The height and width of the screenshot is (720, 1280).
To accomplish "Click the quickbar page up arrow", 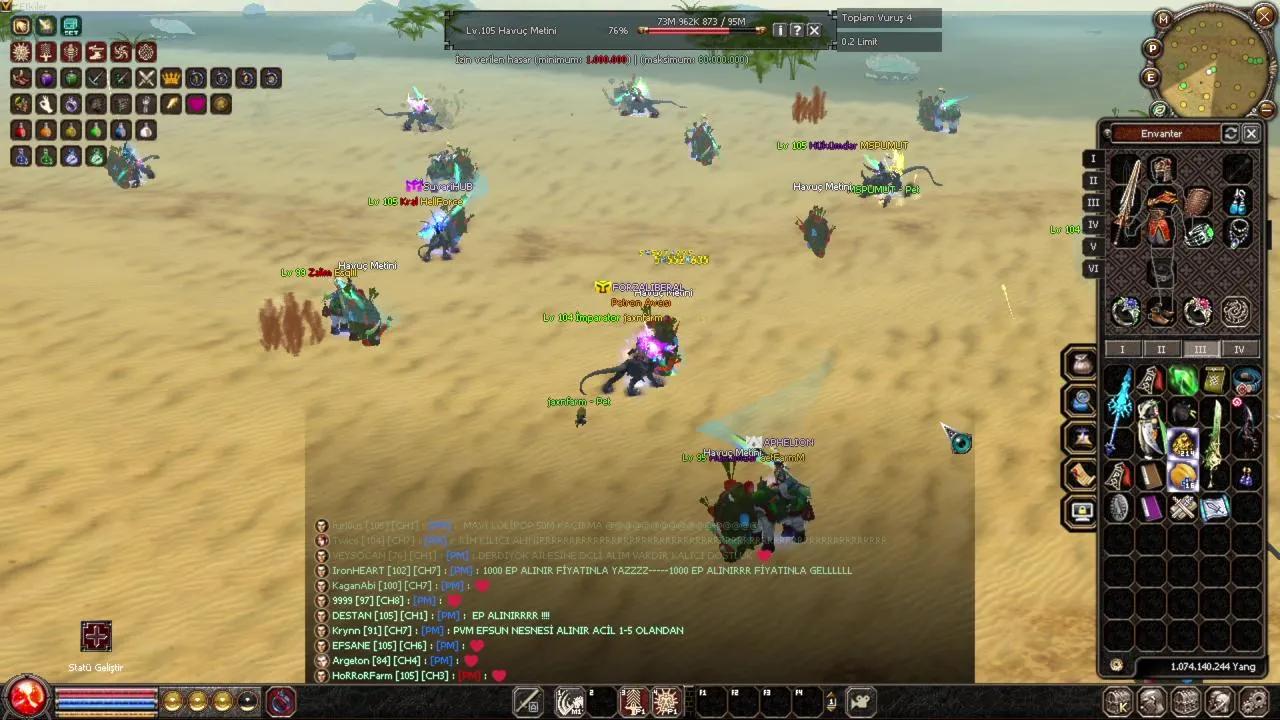I will [x=831, y=695].
